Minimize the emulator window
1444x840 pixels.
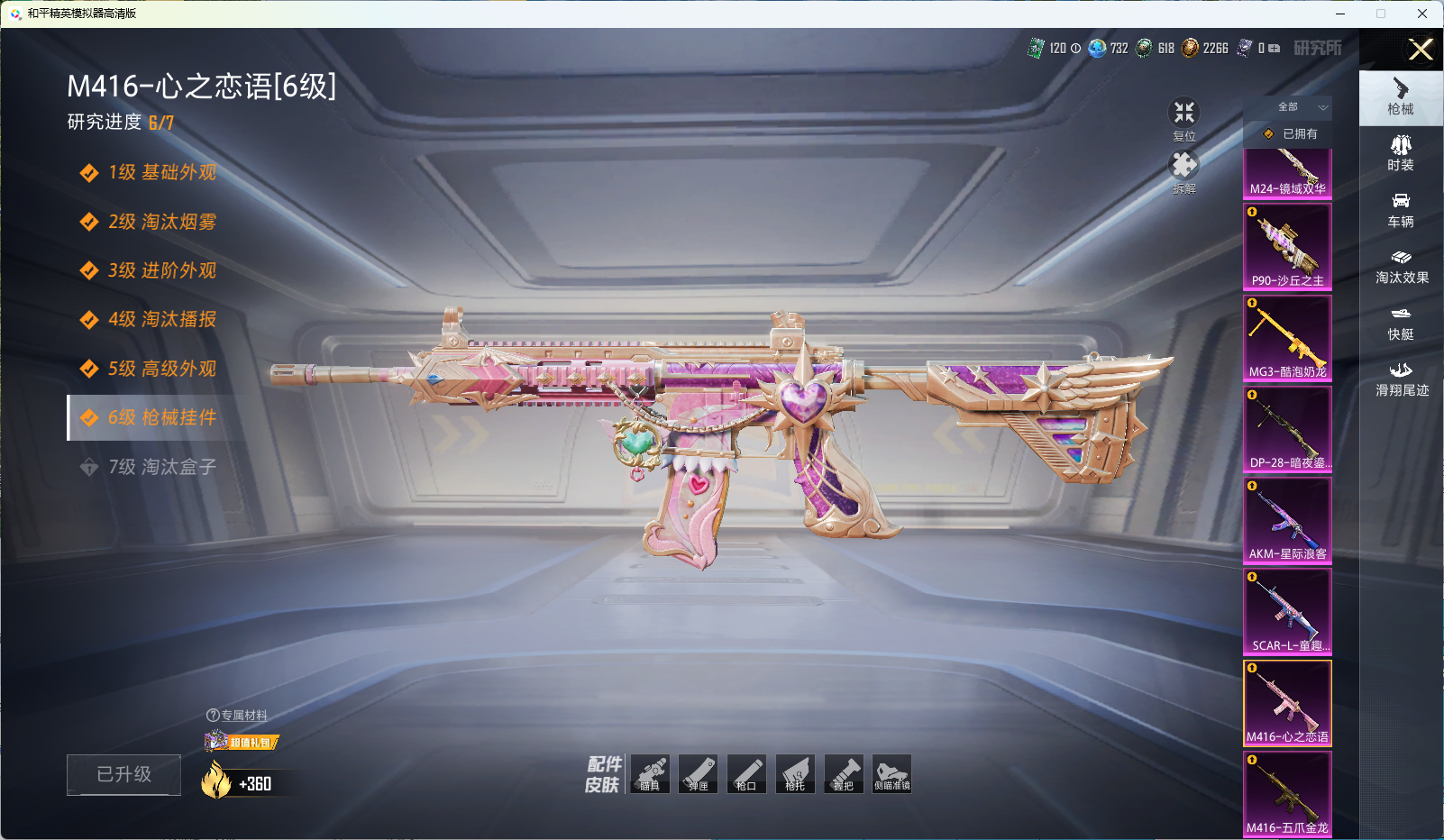pos(1340,14)
